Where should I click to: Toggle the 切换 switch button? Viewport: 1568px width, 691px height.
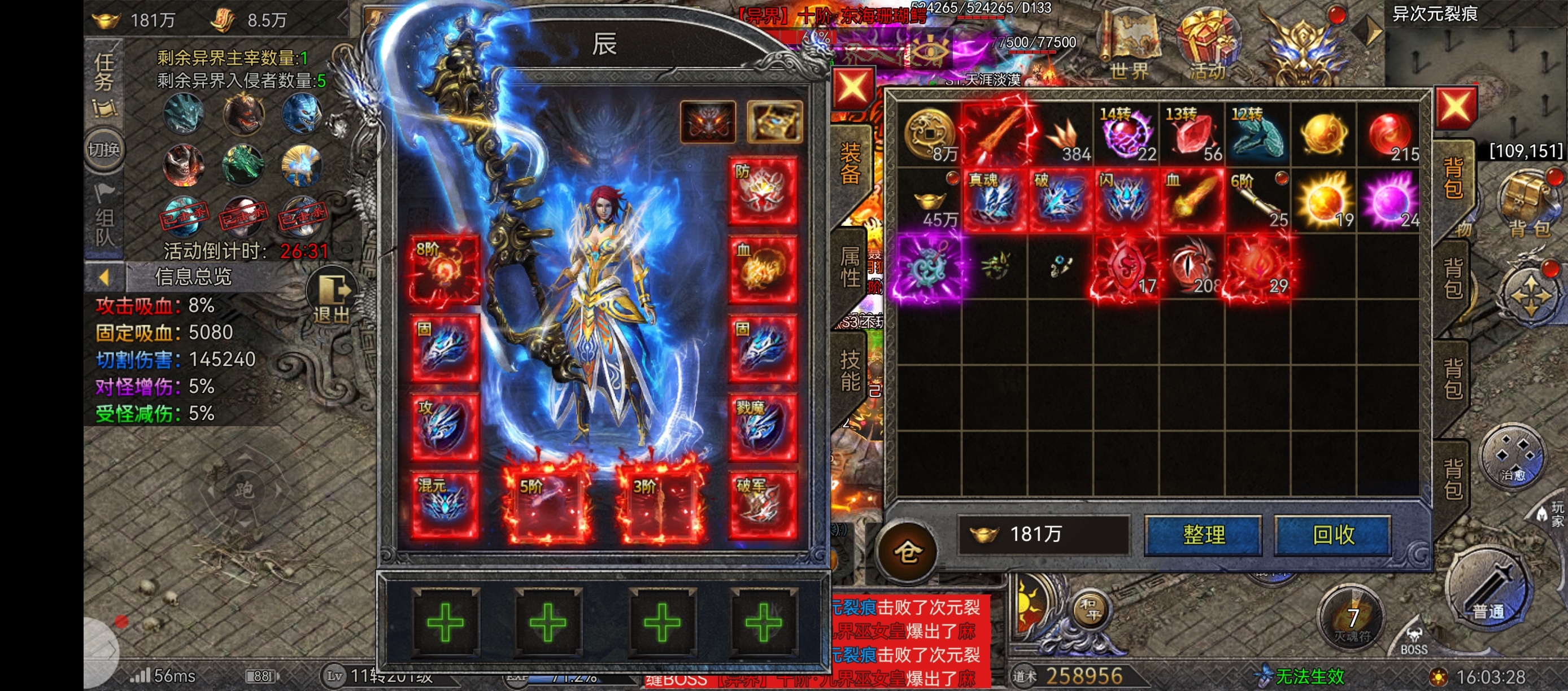coord(104,150)
